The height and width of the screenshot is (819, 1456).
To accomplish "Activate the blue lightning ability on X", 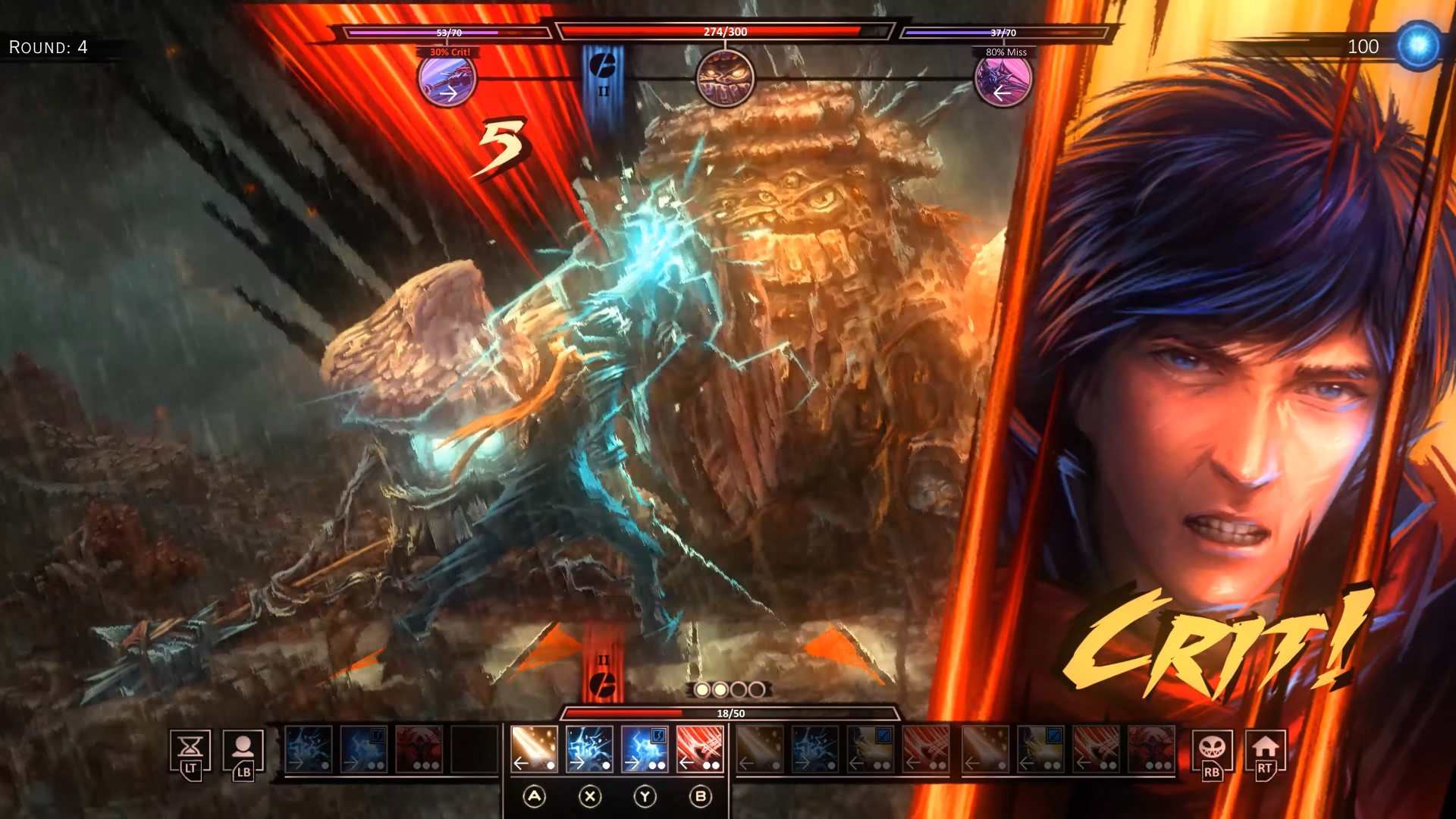I will click(x=590, y=751).
